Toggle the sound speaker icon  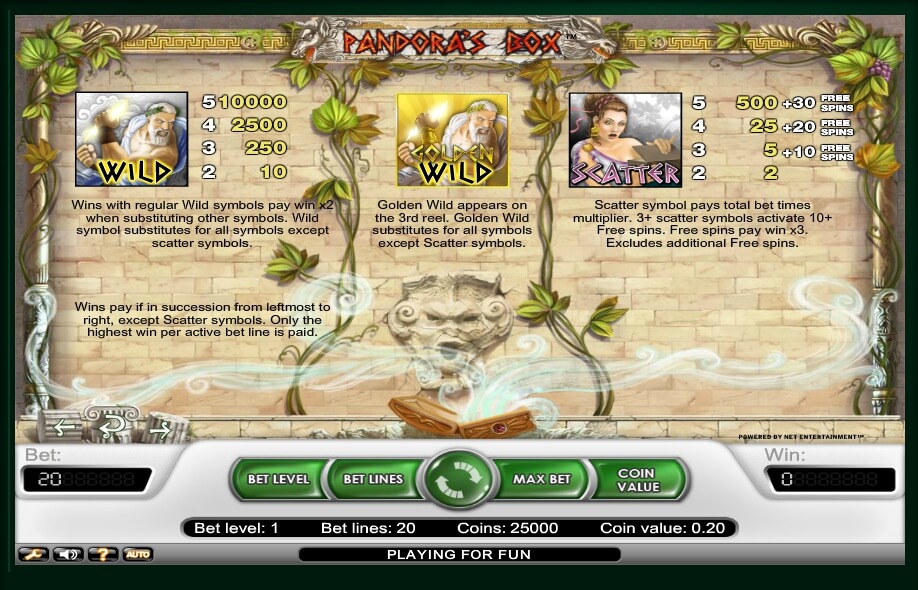click(68, 554)
